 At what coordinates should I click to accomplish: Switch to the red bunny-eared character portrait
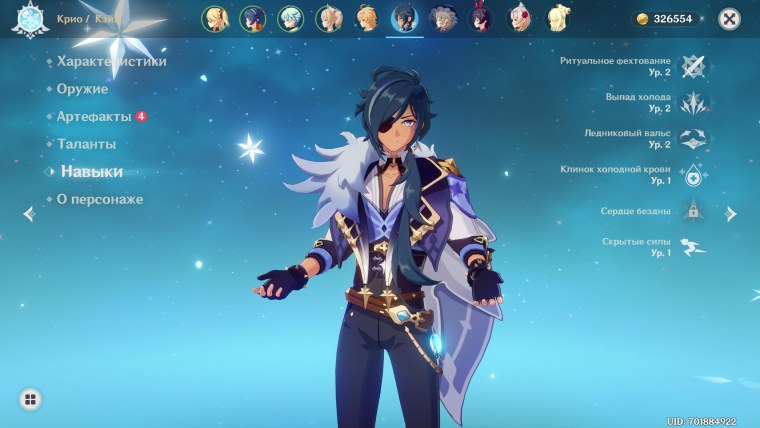click(481, 18)
